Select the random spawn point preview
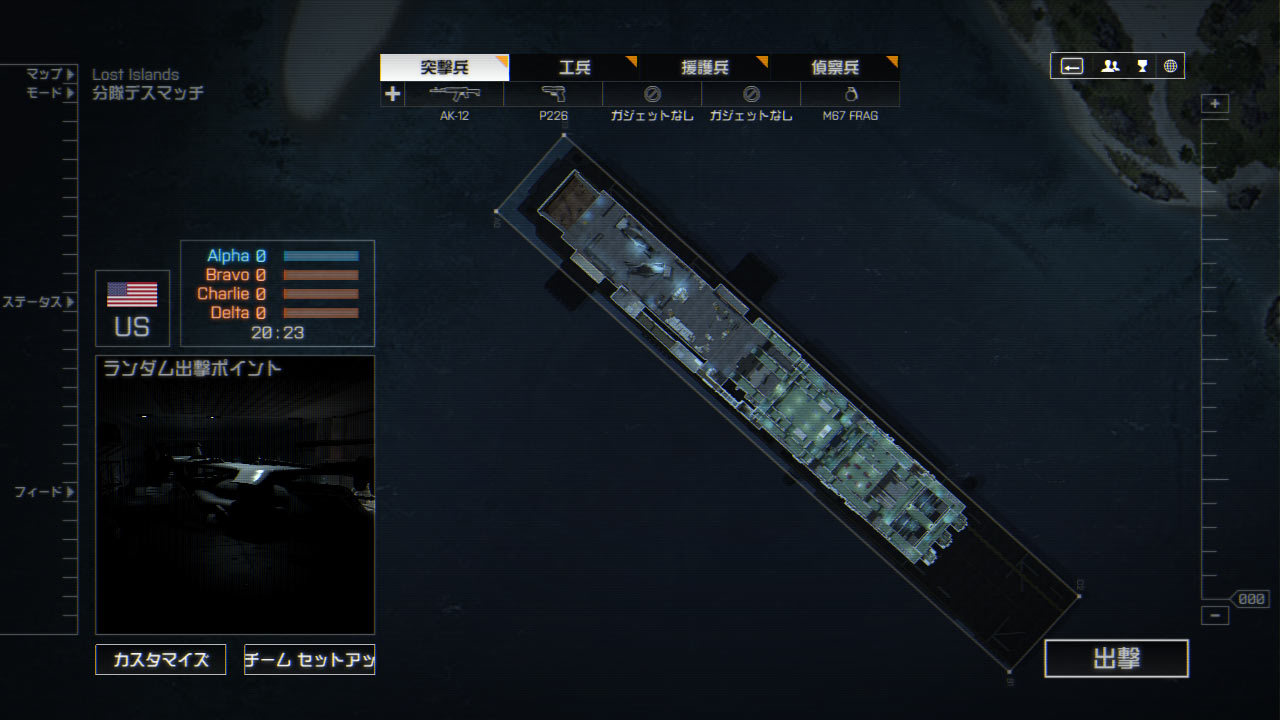Viewport: 1280px width, 720px height. coord(235,495)
